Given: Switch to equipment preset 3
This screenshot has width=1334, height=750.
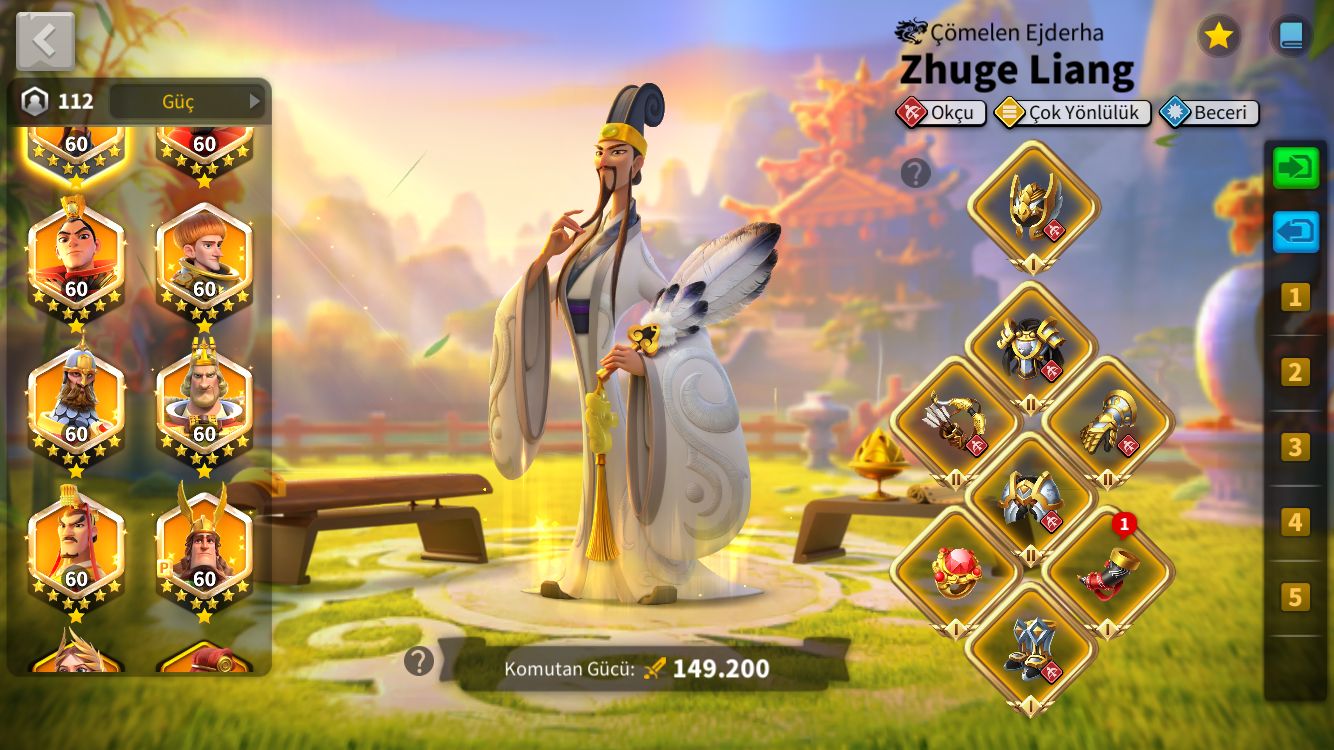Looking at the screenshot, I should click(x=1295, y=447).
